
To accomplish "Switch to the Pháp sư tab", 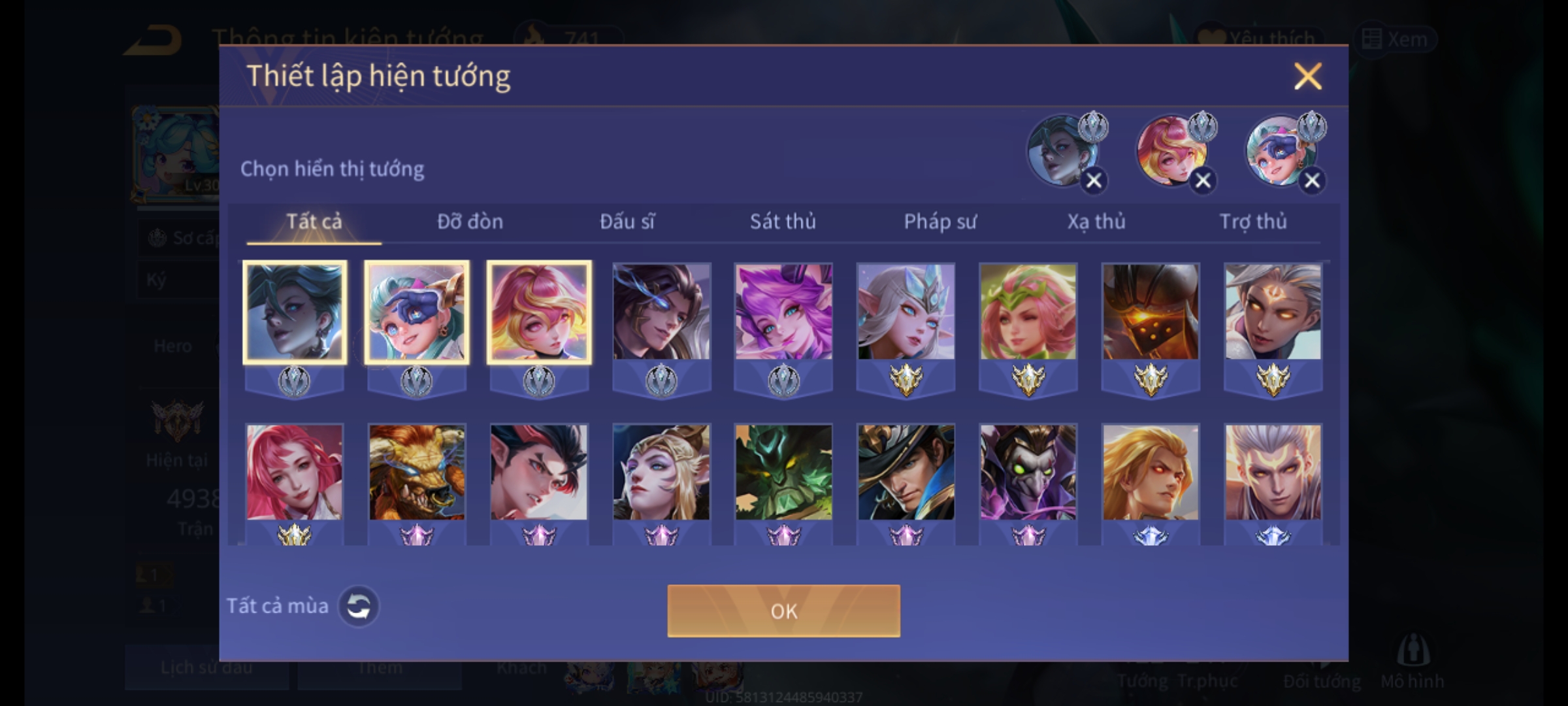I will (940, 222).
